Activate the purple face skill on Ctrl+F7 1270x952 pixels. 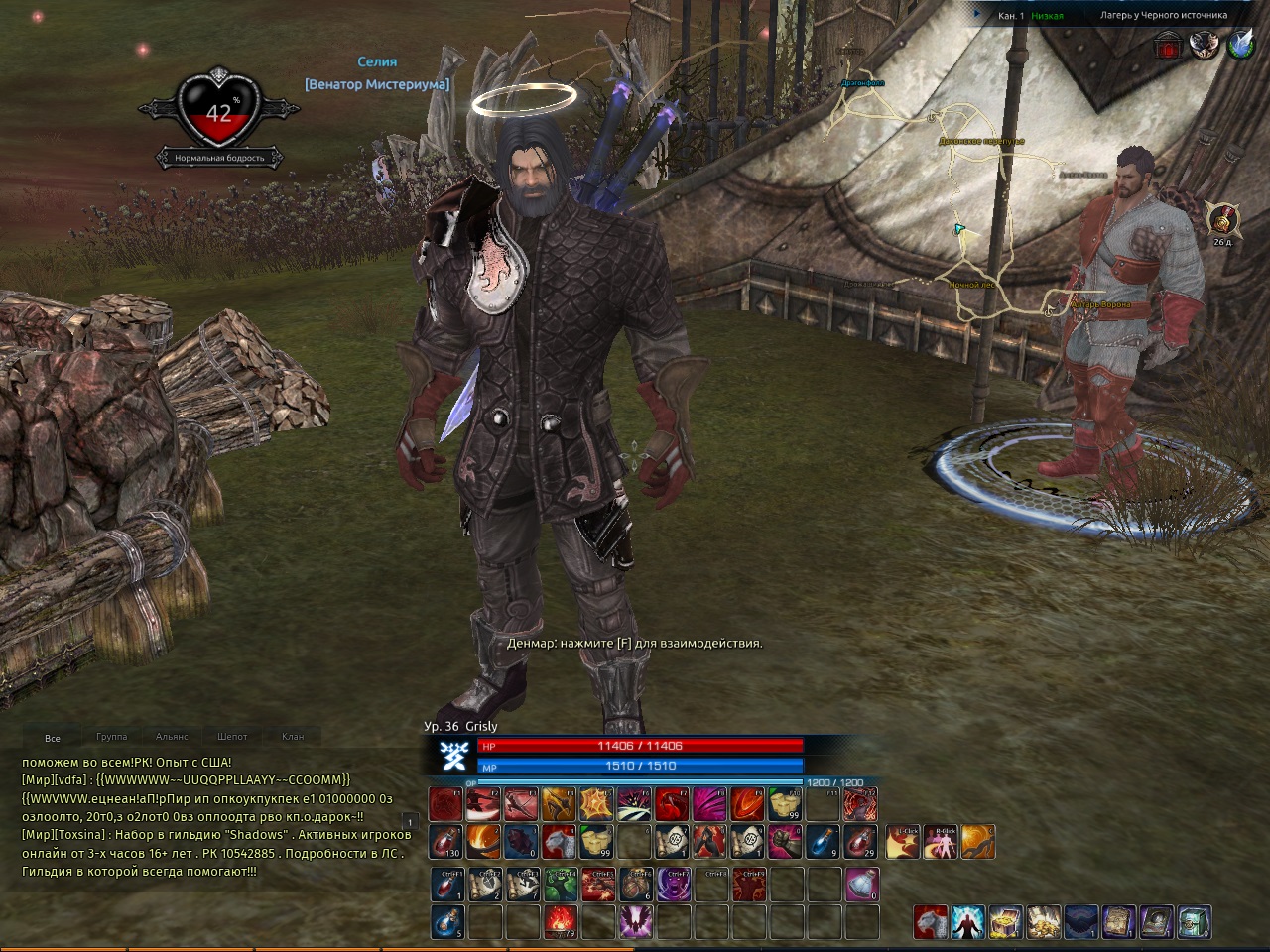[x=672, y=885]
